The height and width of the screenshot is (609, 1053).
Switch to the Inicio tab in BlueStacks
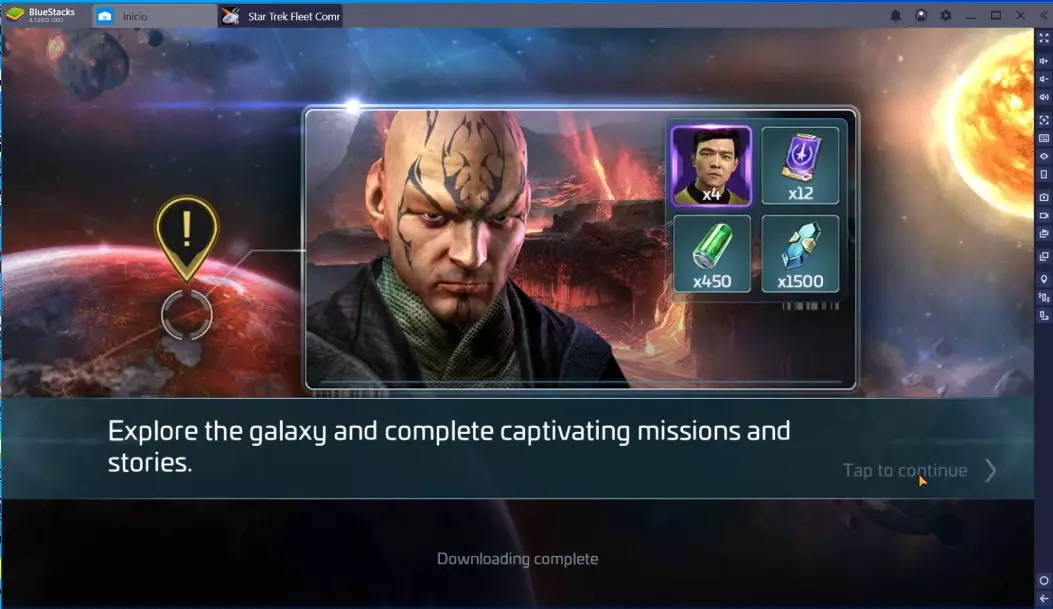point(134,16)
